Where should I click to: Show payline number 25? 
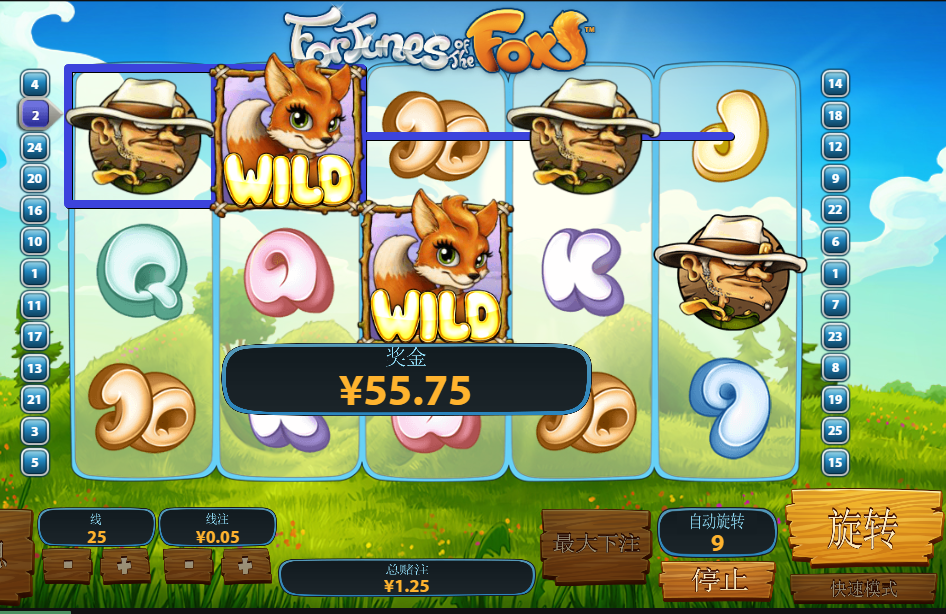coord(835,431)
